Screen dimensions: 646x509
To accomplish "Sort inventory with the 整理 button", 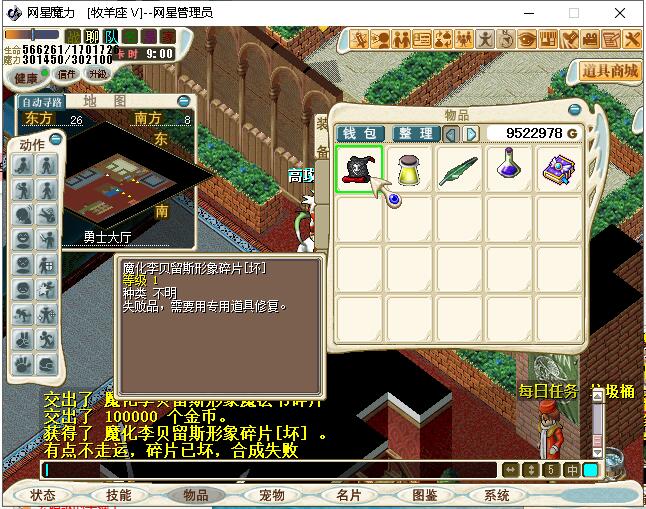I will [x=413, y=133].
